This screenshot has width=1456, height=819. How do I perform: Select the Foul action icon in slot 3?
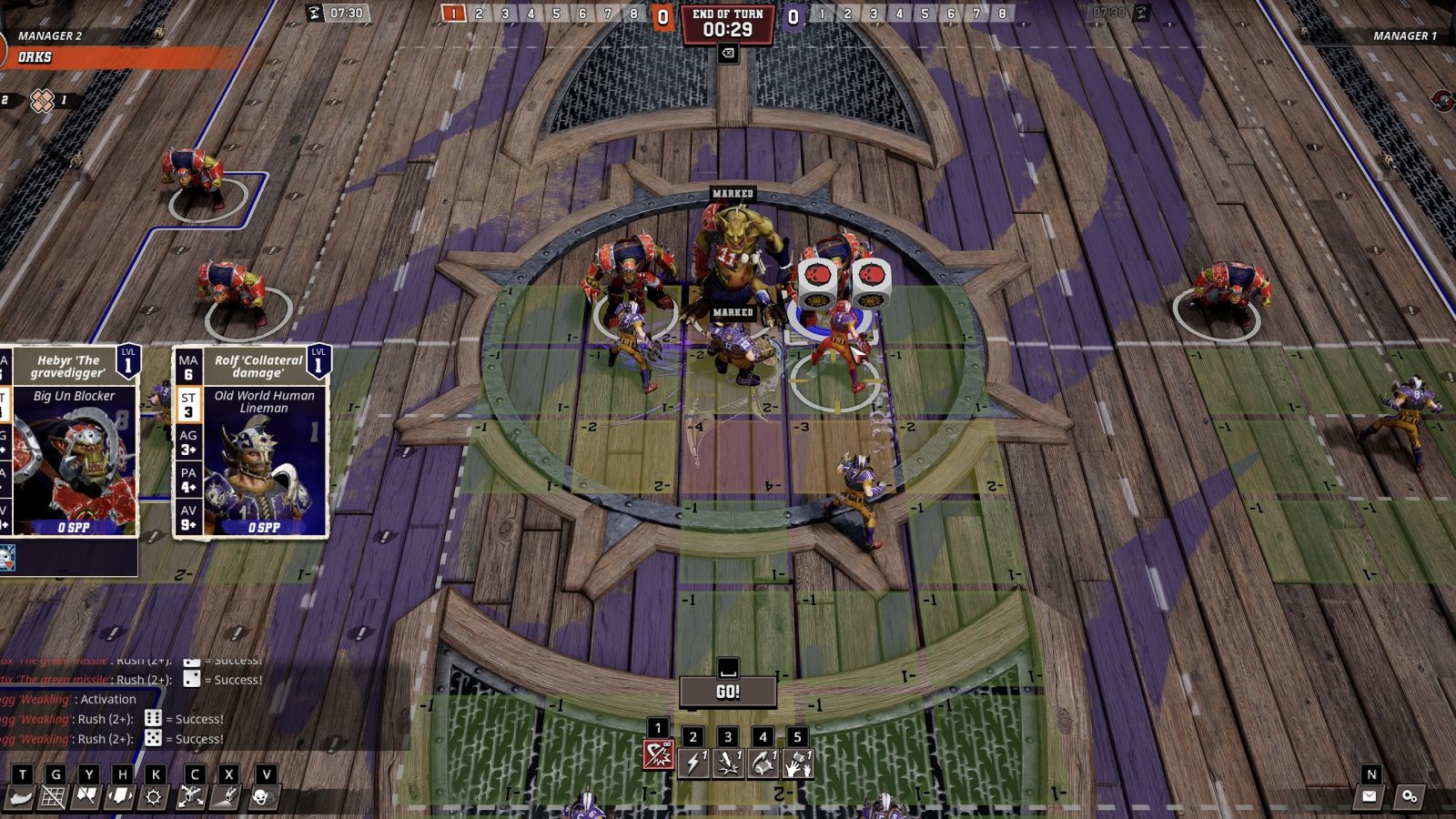[728, 764]
